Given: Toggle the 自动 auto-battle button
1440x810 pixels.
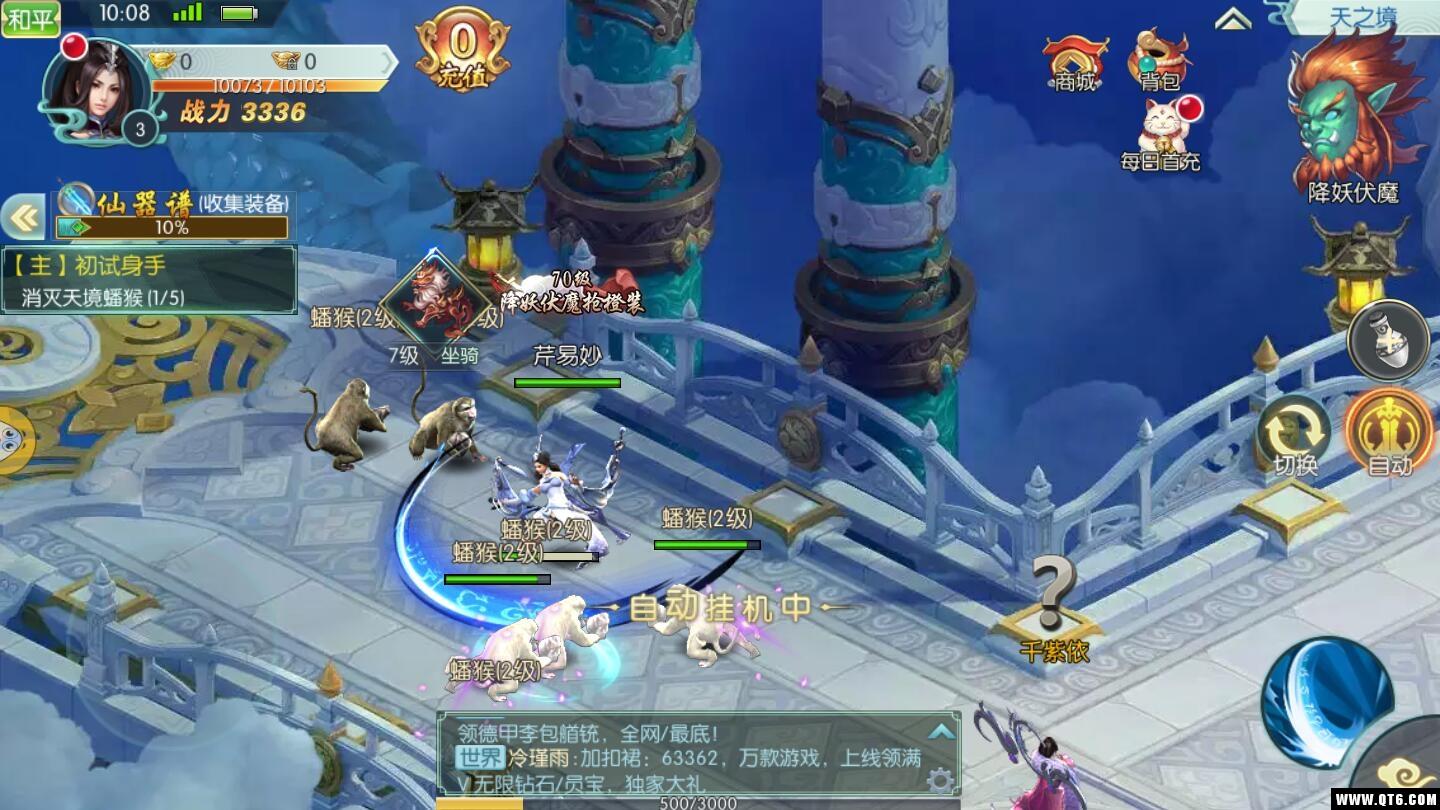Looking at the screenshot, I should pos(1389,433).
